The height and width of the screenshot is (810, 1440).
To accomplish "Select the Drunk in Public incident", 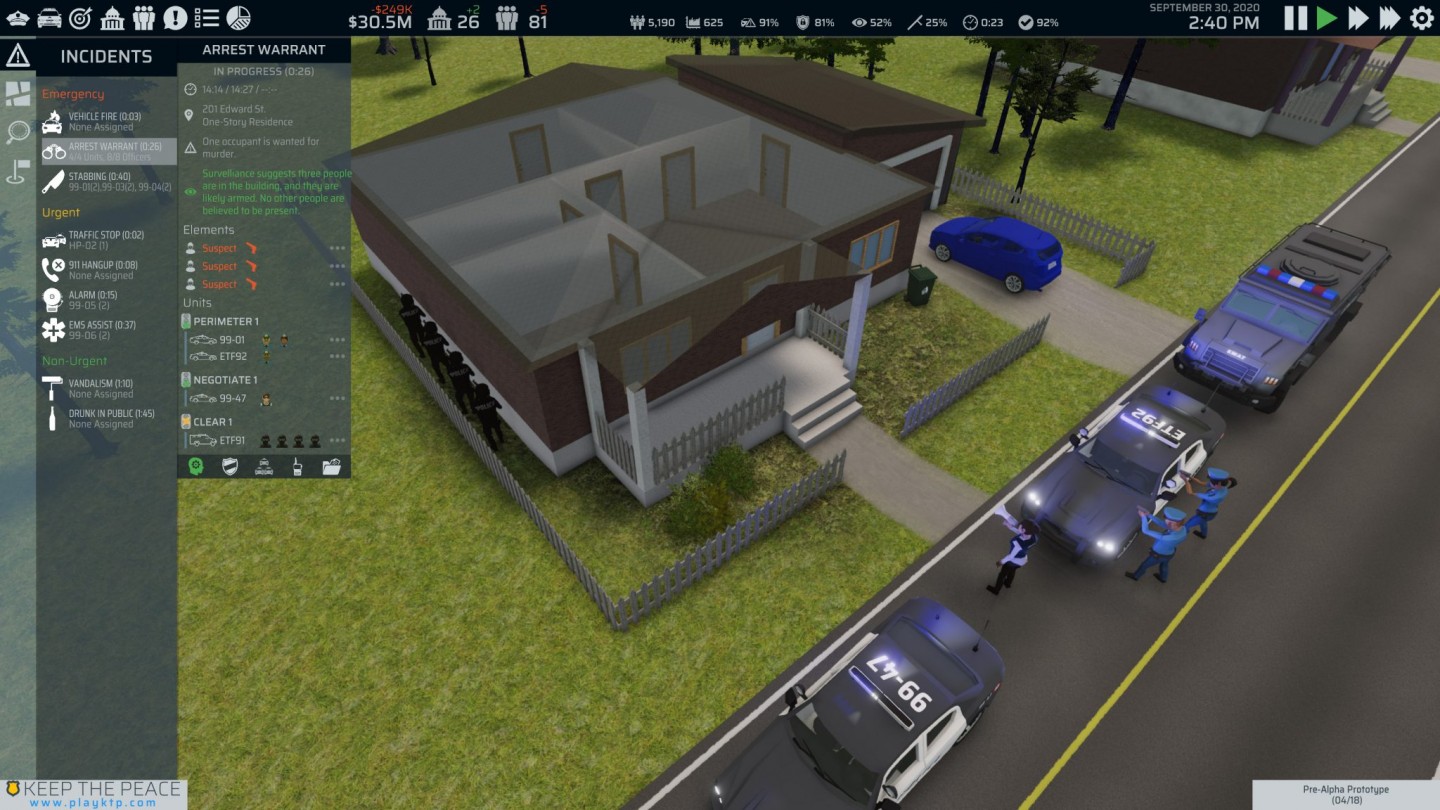I will (104, 418).
